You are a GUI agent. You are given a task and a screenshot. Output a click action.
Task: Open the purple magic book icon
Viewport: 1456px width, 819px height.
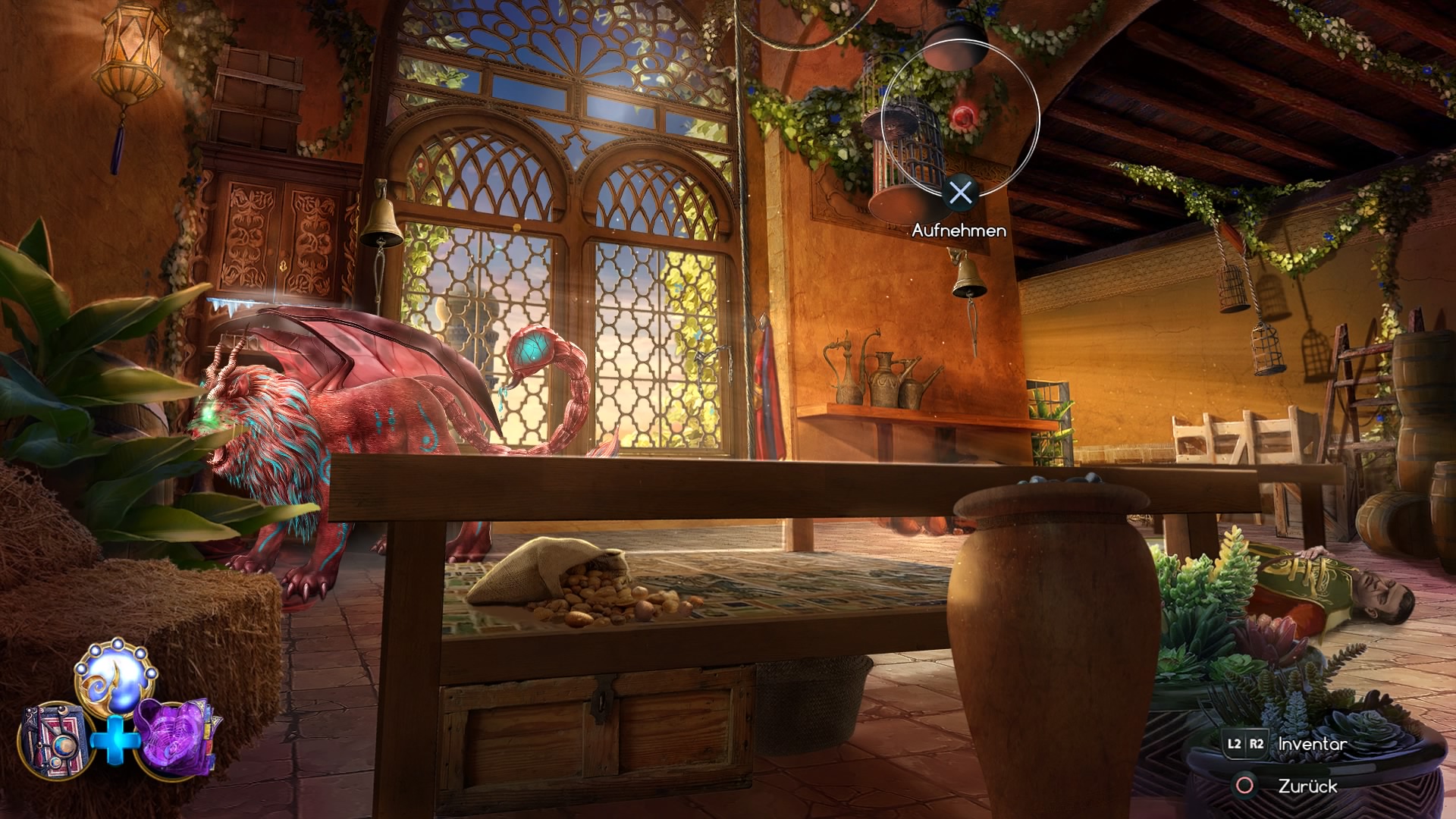(176, 736)
